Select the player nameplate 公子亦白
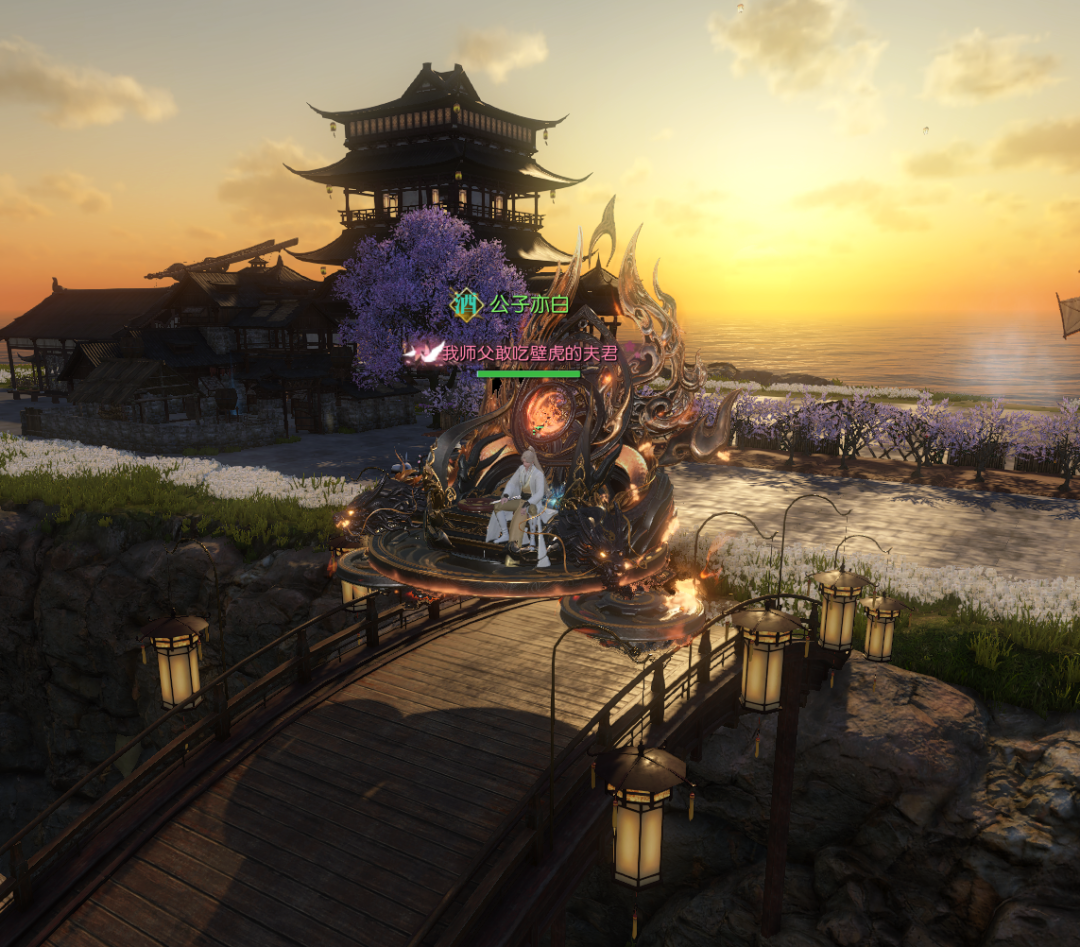 coord(527,304)
